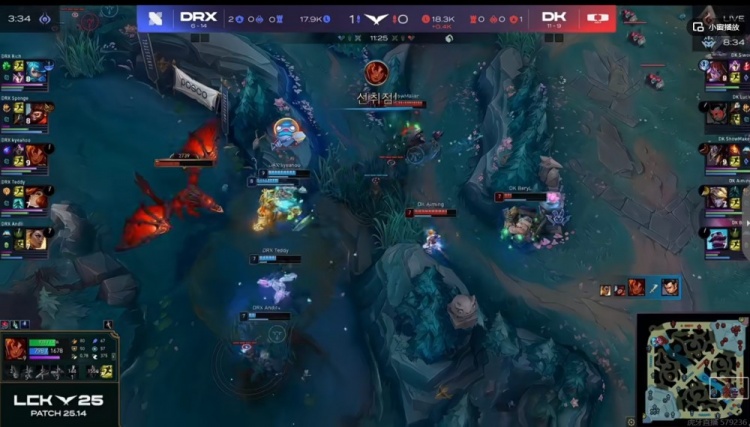
Task: Select DRX Sponge's champion portrait
Action: click(x=37, y=113)
